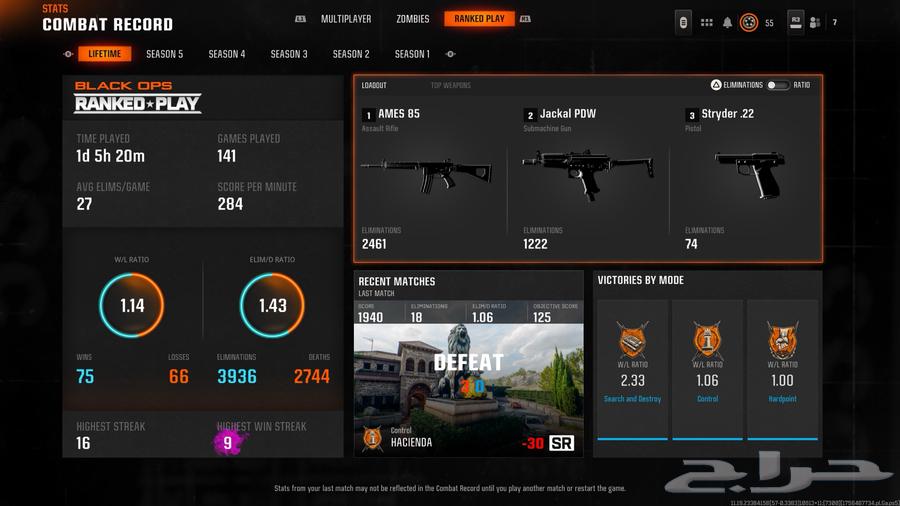This screenshot has height=506, width=900.
Task: Switch to the Loadout weapons view
Action: [x=374, y=86]
